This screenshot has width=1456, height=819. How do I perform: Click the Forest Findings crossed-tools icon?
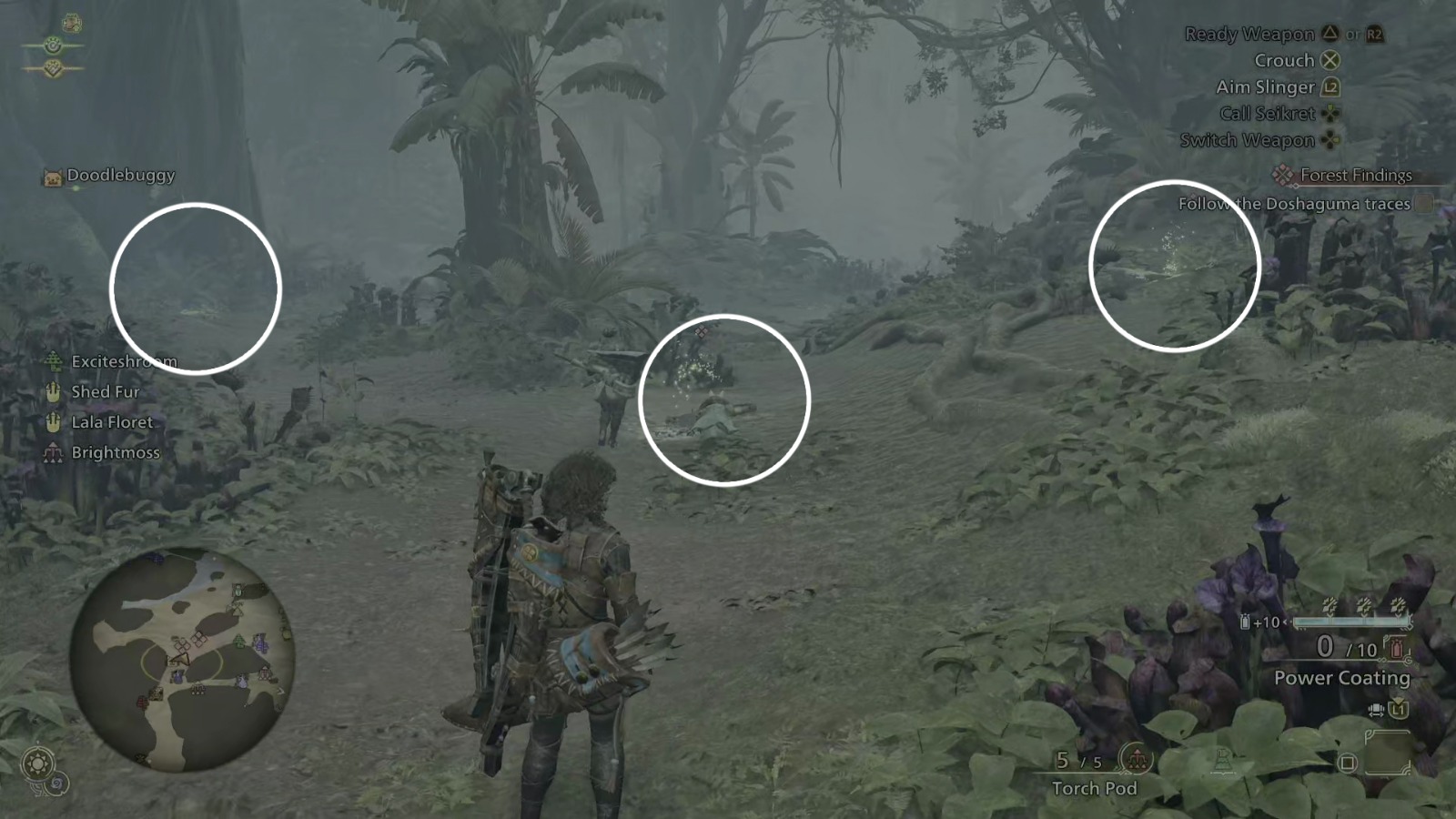coord(1284,175)
